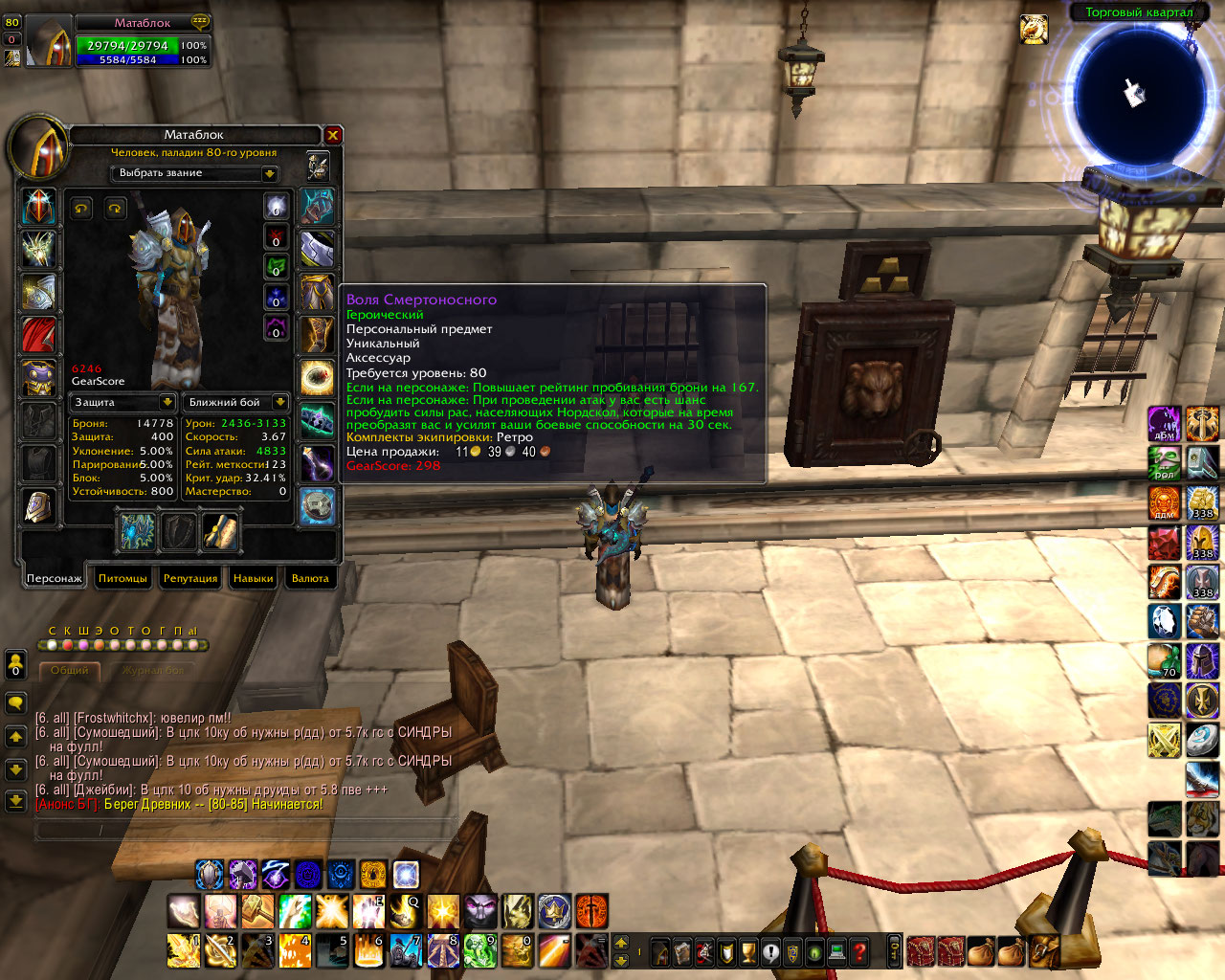Activate the ability bound to Q
The image size is (1225, 980).
pyautogui.click(x=406, y=911)
